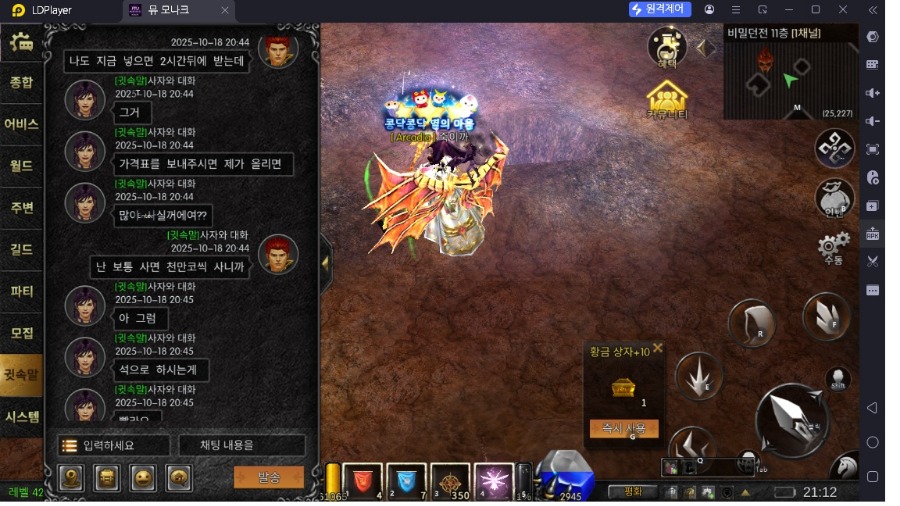
Task: Open the inventory bag icon
Action: pos(833,197)
